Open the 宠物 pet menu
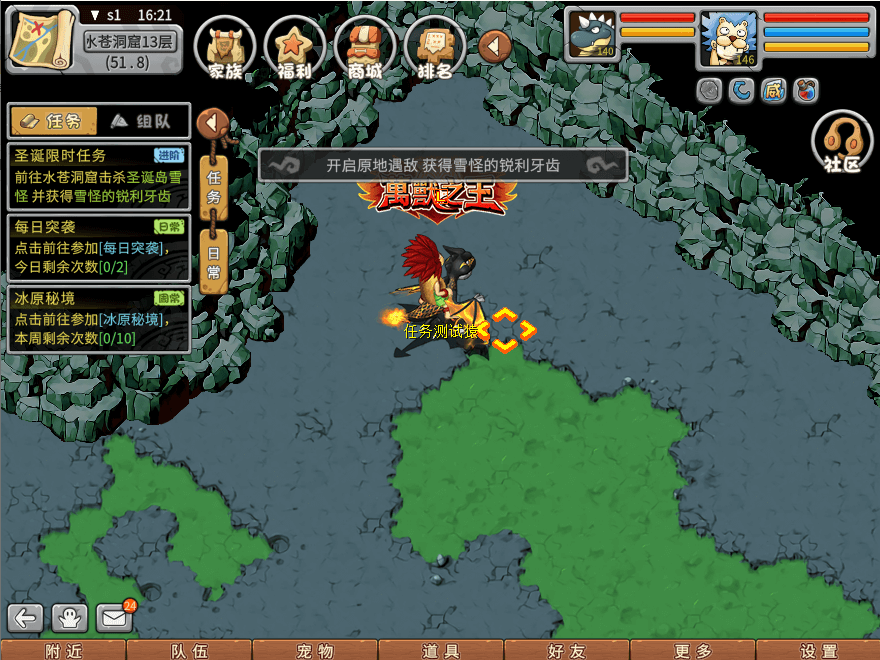Screen dimensions: 880x660 point(315,651)
